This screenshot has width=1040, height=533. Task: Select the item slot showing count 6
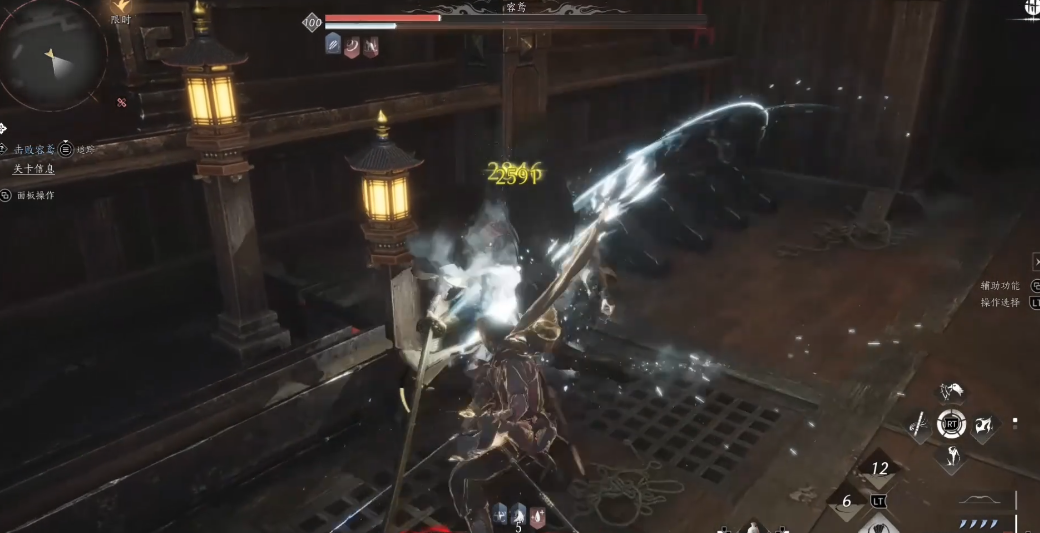846,502
